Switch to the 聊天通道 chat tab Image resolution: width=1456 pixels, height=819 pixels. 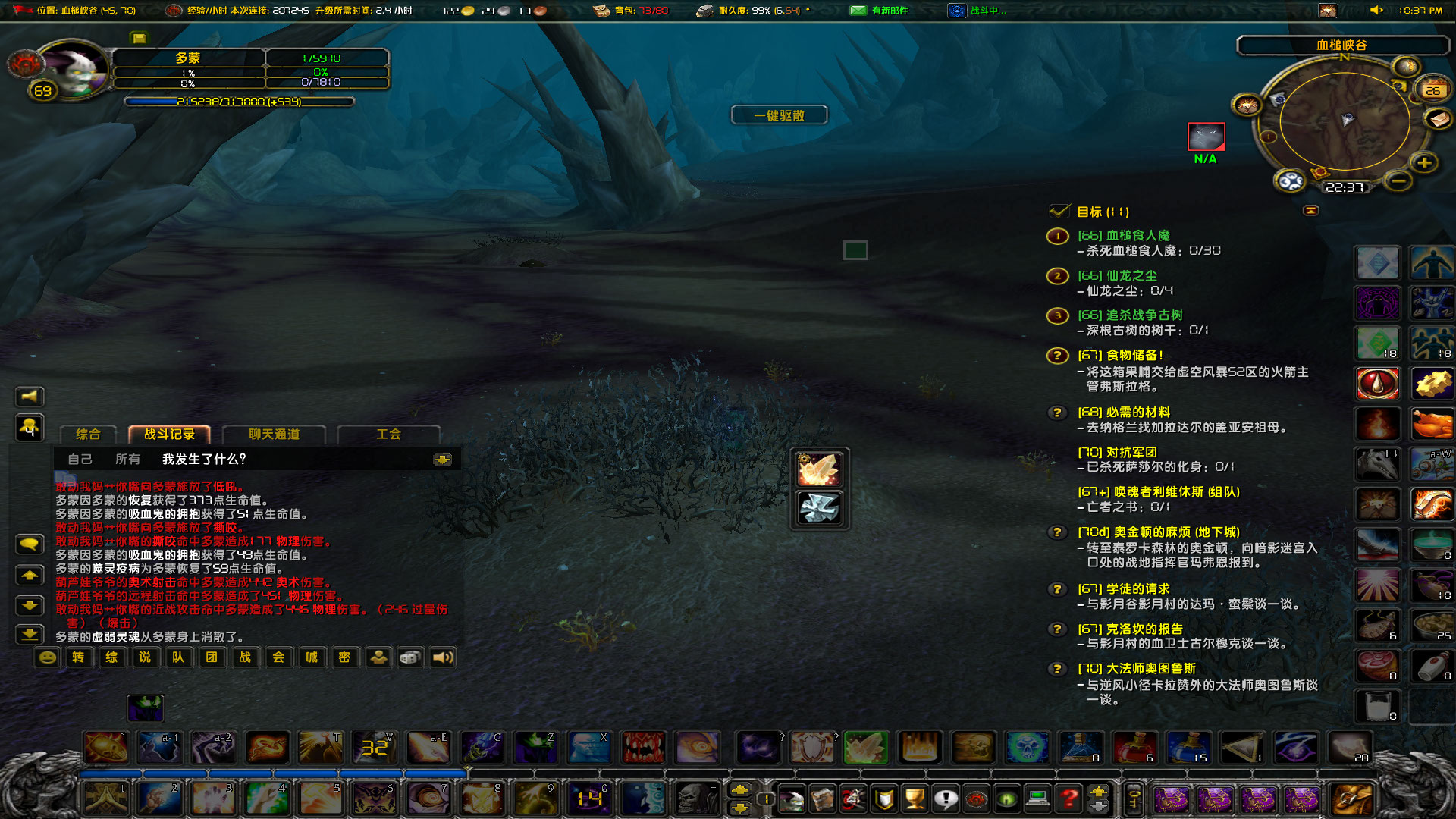[x=273, y=435]
